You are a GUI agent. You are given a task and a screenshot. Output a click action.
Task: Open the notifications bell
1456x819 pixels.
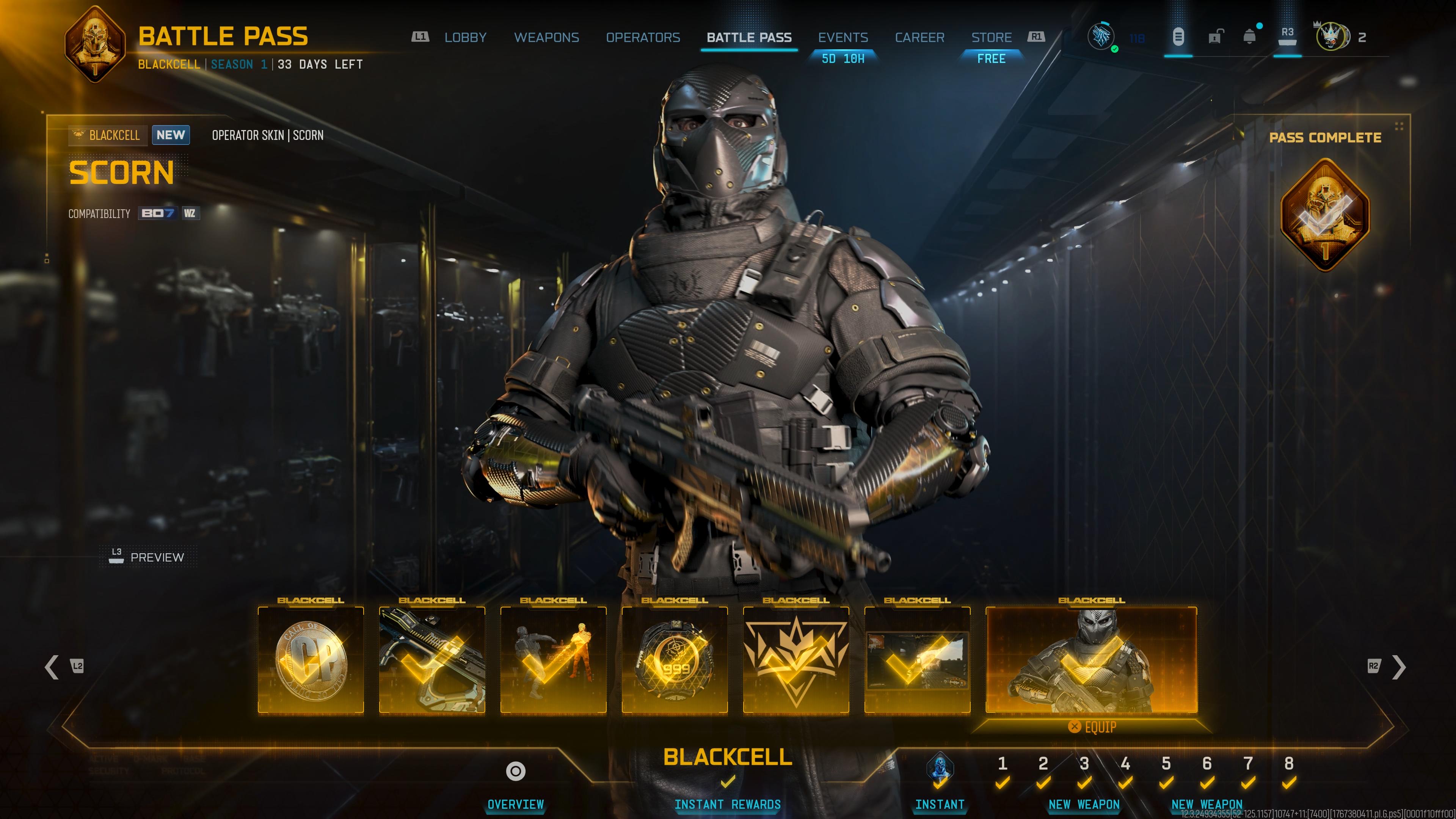click(1249, 37)
